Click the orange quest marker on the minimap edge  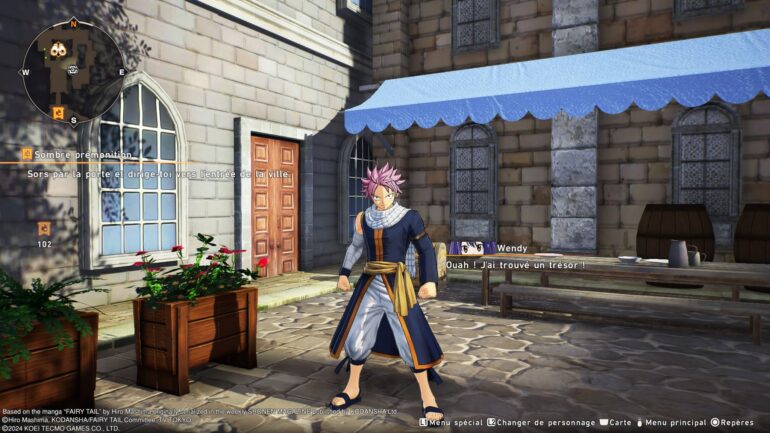coord(58,112)
